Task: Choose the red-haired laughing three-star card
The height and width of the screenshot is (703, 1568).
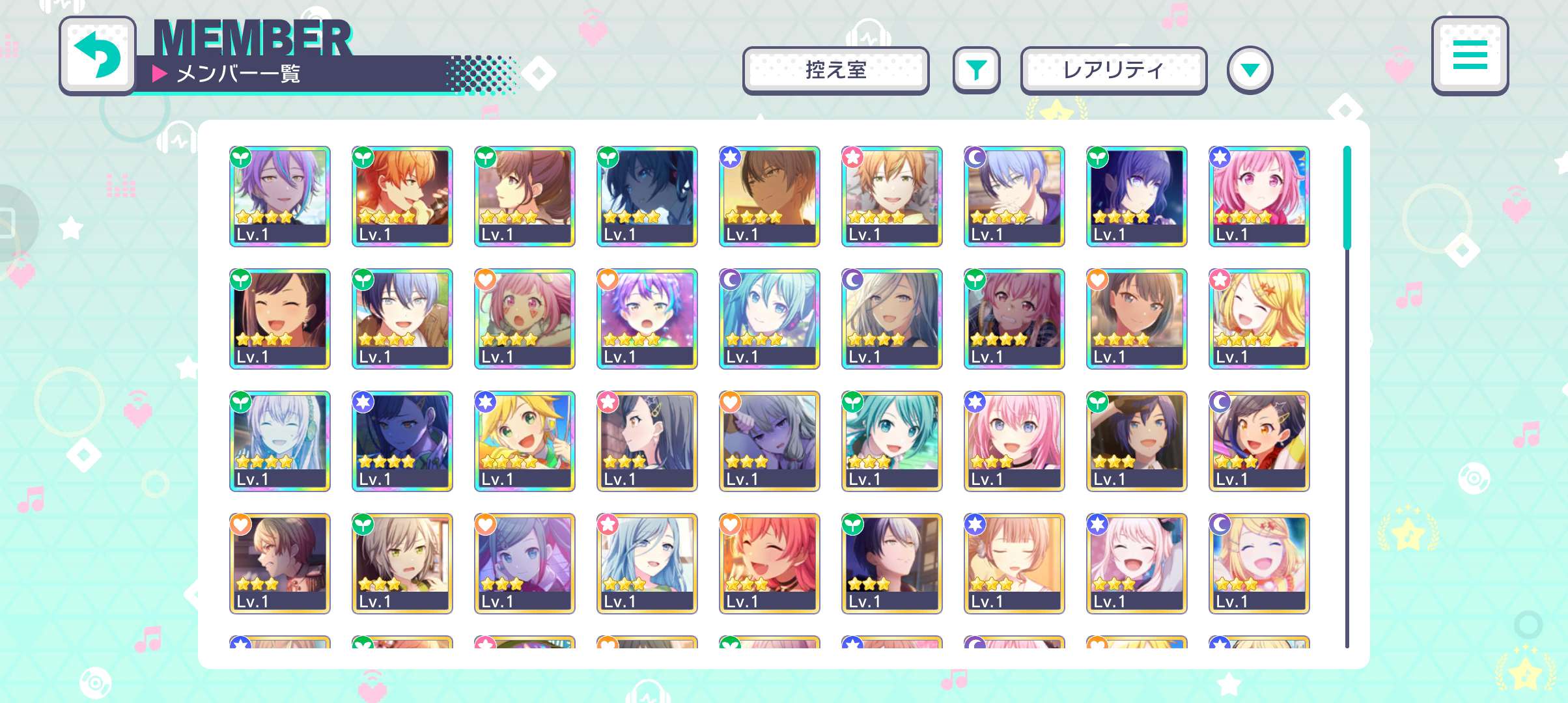Action: (769, 563)
